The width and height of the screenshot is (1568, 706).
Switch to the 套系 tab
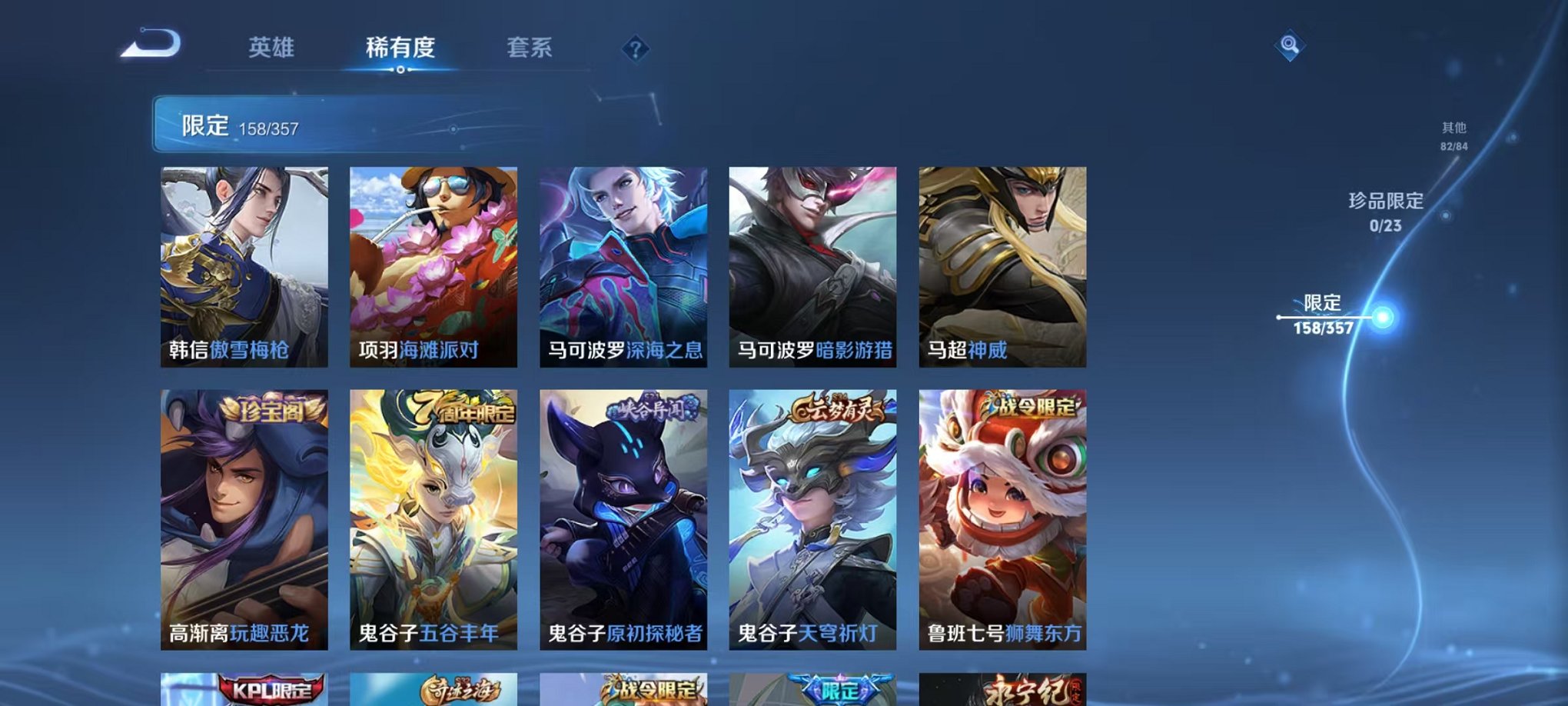[x=531, y=48]
